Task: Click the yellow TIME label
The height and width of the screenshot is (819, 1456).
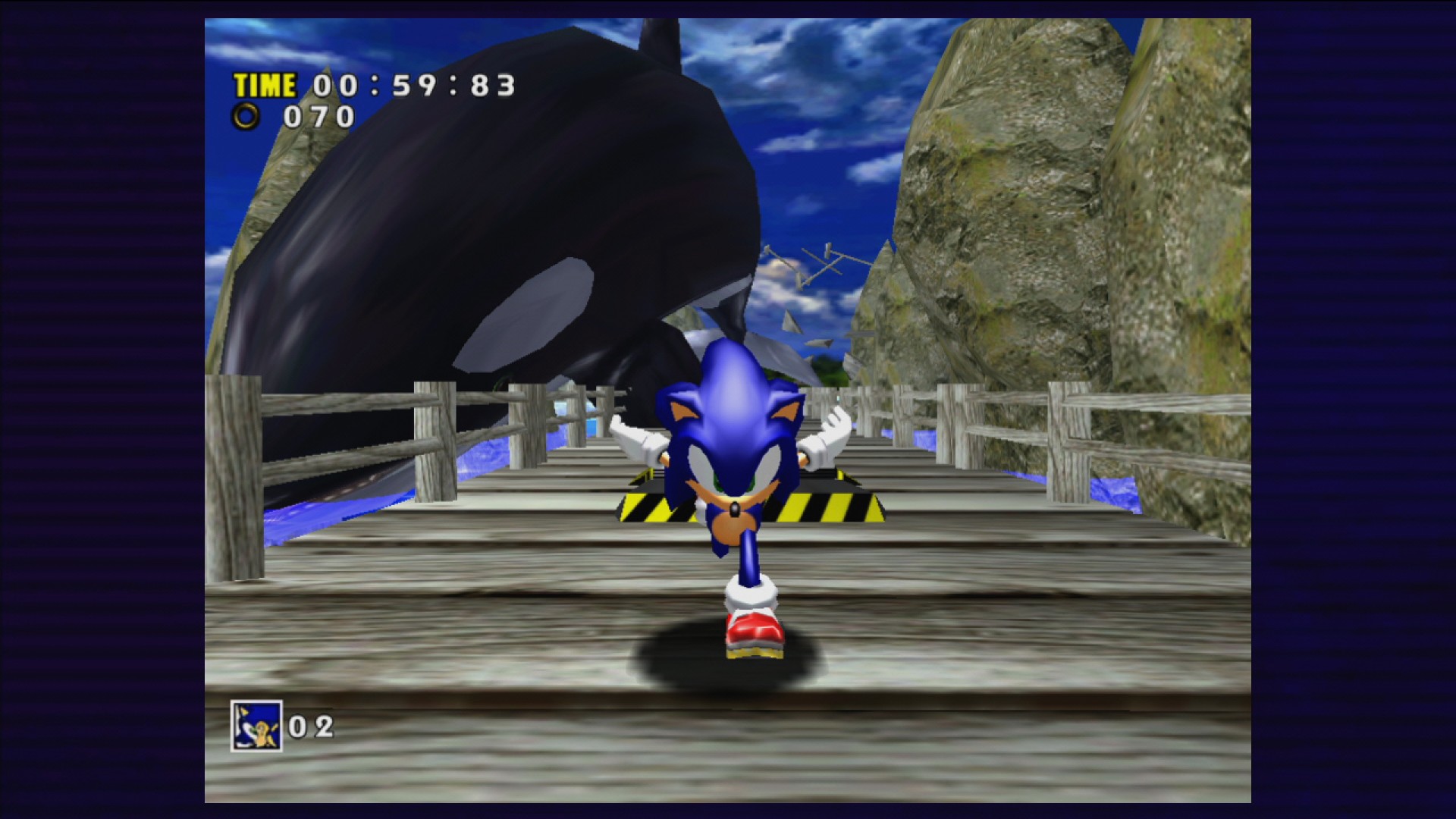Action: point(266,83)
